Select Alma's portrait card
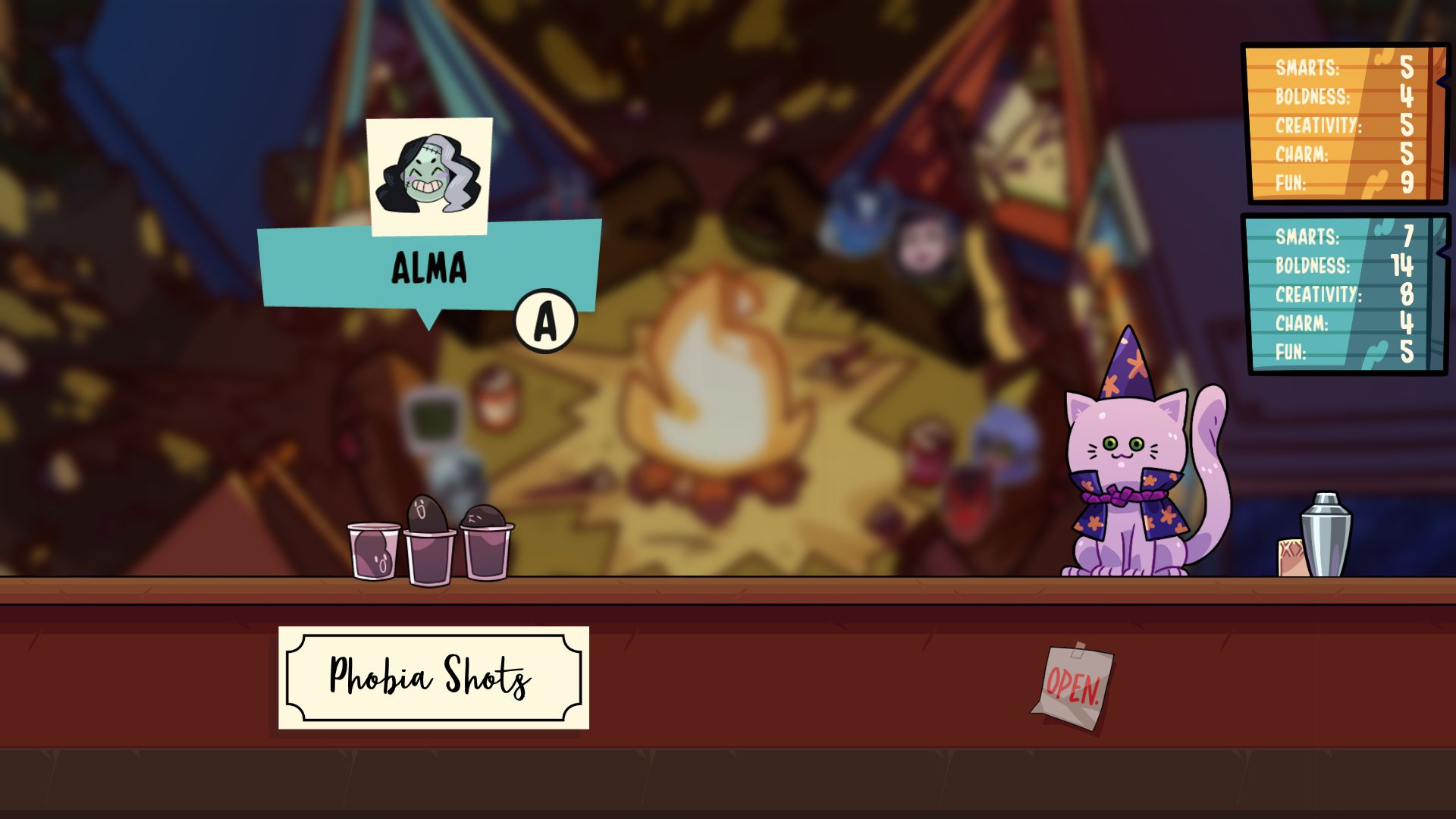The width and height of the screenshot is (1456, 819). [429, 176]
